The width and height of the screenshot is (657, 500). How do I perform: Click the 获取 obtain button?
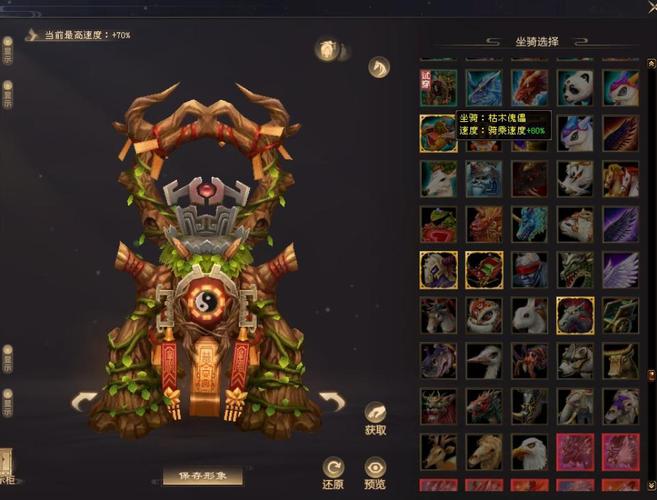375,417
